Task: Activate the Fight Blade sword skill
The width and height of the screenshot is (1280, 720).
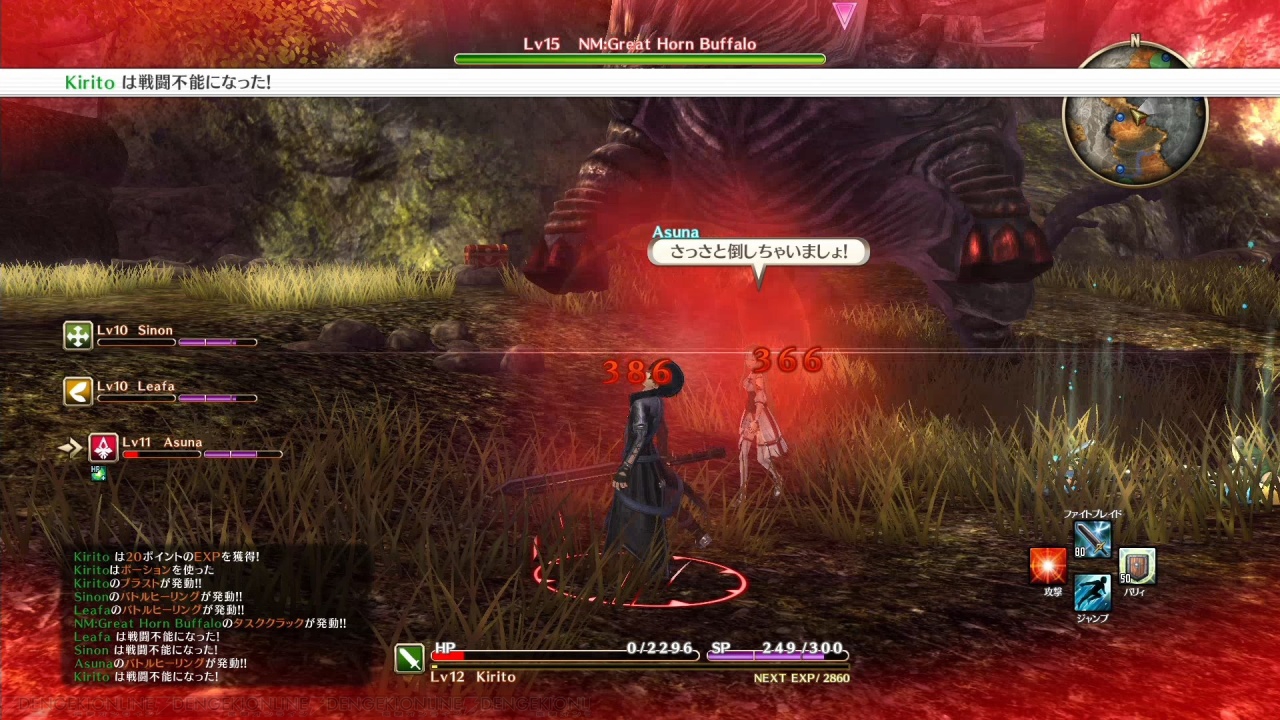Action: [x=1092, y=539]
